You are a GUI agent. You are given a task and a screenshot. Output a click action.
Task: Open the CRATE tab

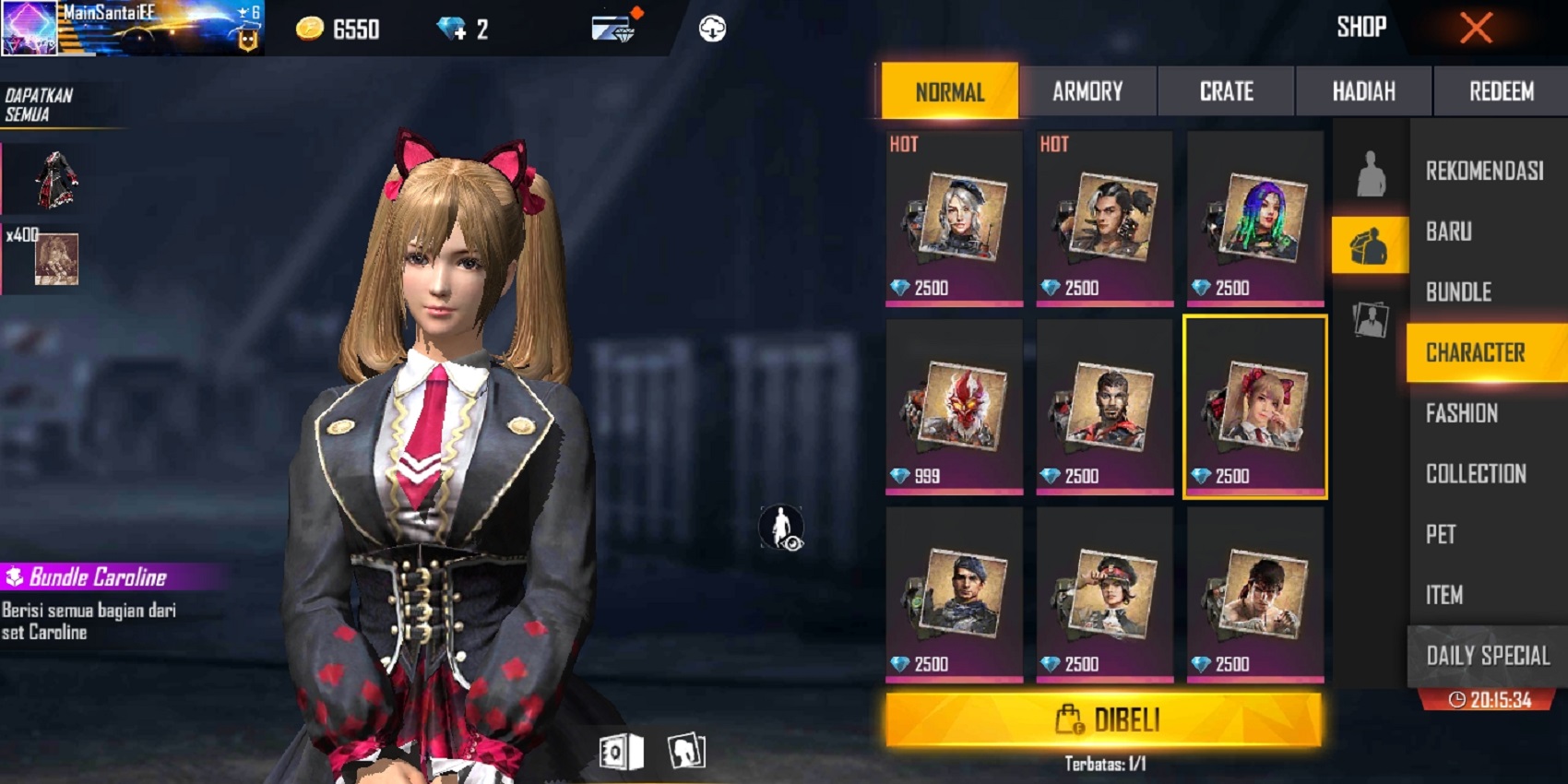1227,91
